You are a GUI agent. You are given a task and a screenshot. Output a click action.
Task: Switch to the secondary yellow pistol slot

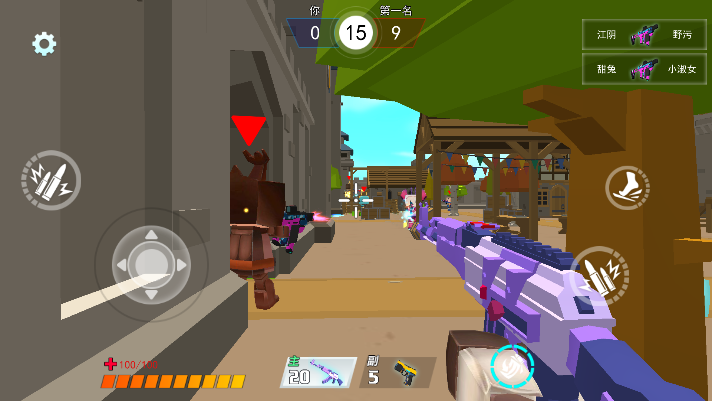click(x=397, y=372)
